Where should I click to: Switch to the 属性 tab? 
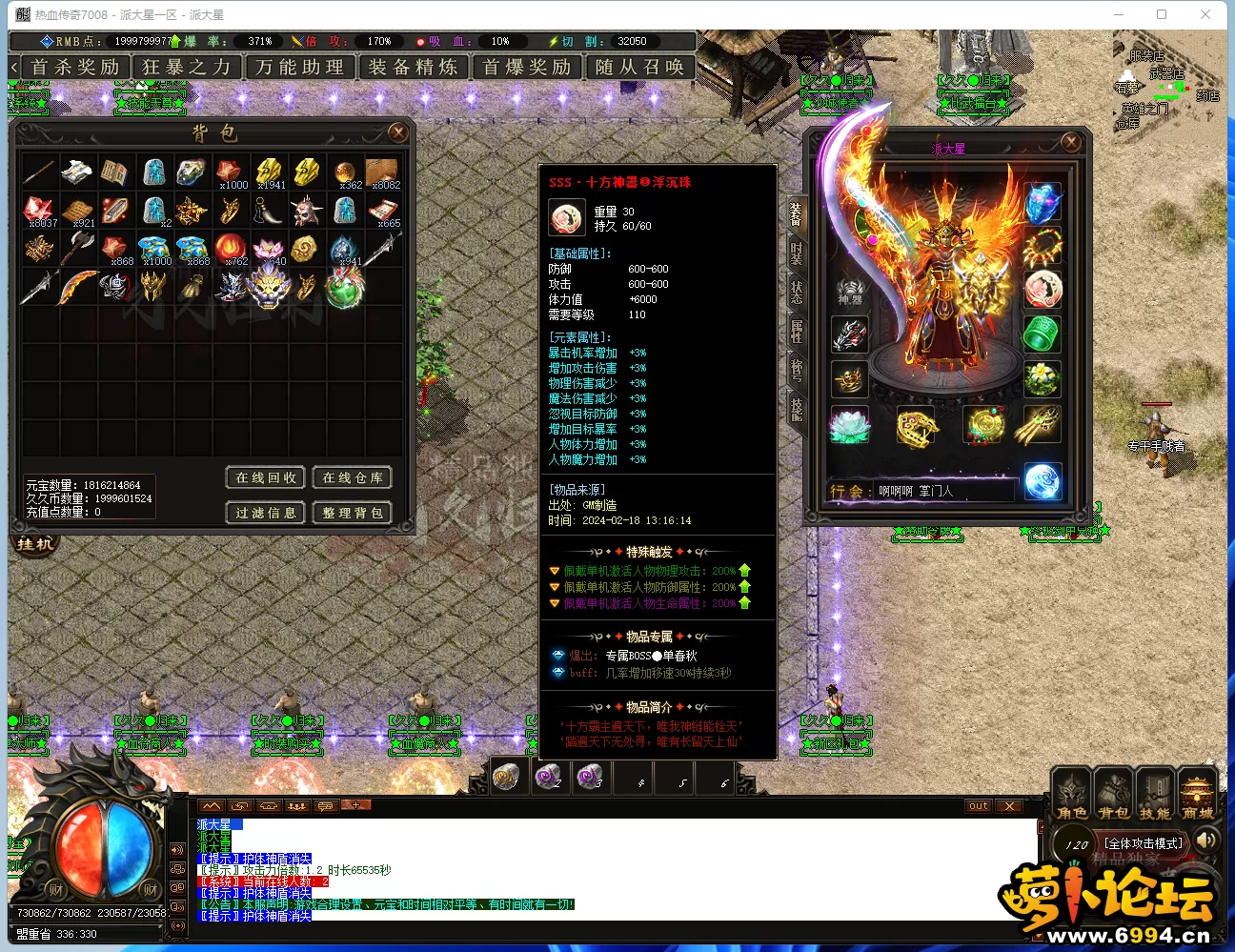796,331
